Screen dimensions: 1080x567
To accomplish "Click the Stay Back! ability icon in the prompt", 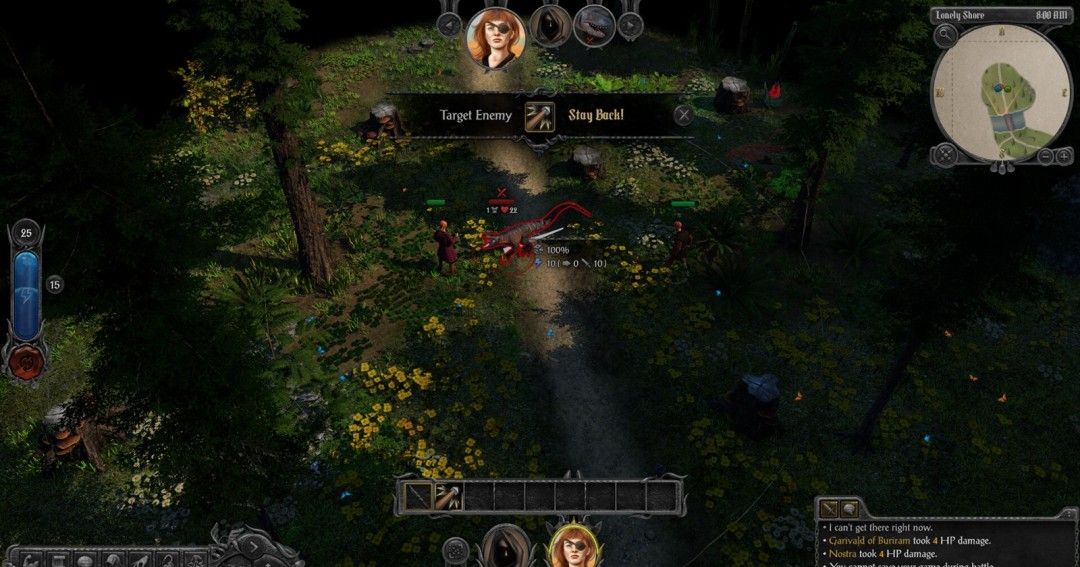I will pos(540,115).
